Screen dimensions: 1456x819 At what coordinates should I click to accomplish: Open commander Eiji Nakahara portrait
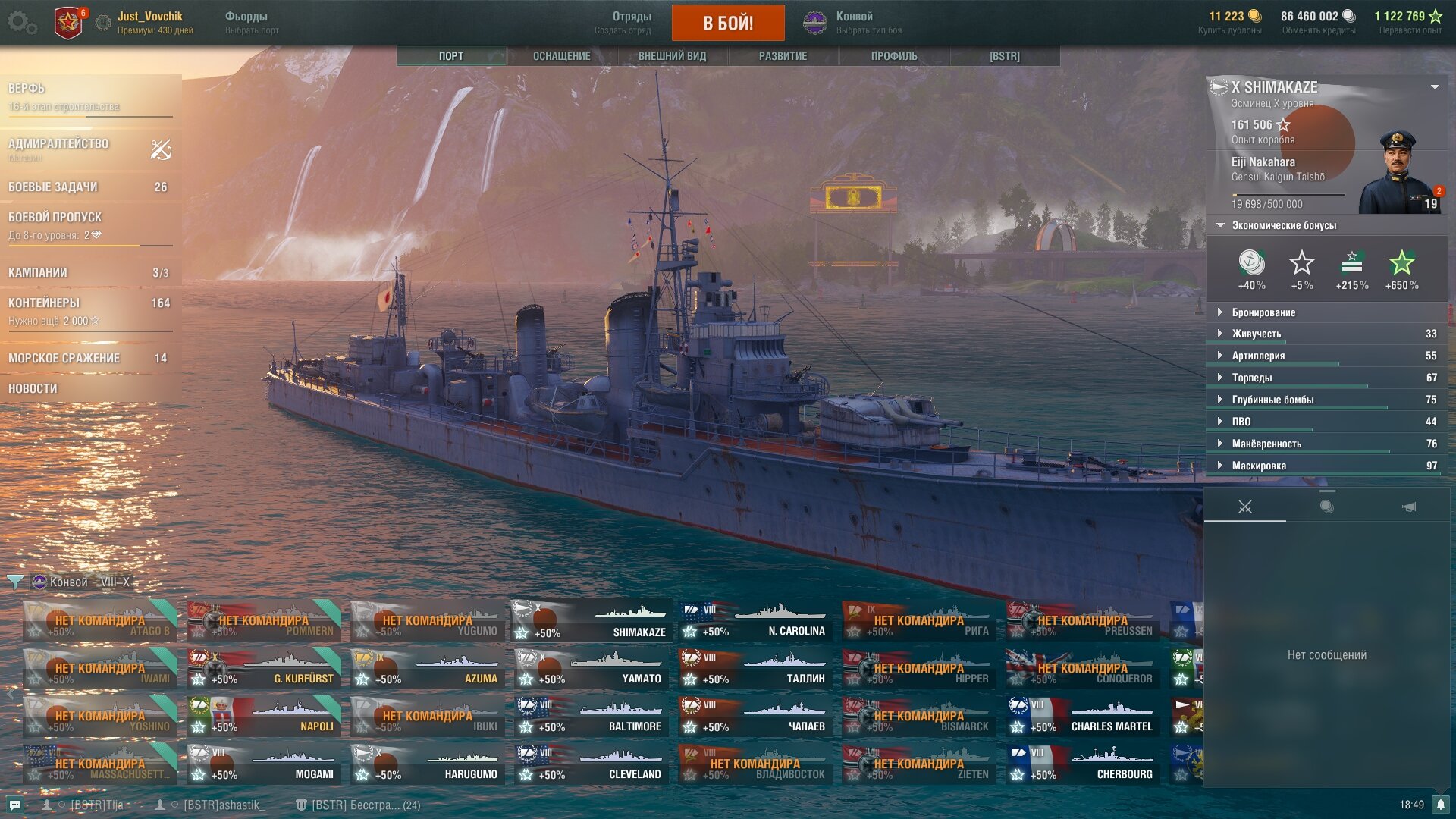click(1398, 173)
